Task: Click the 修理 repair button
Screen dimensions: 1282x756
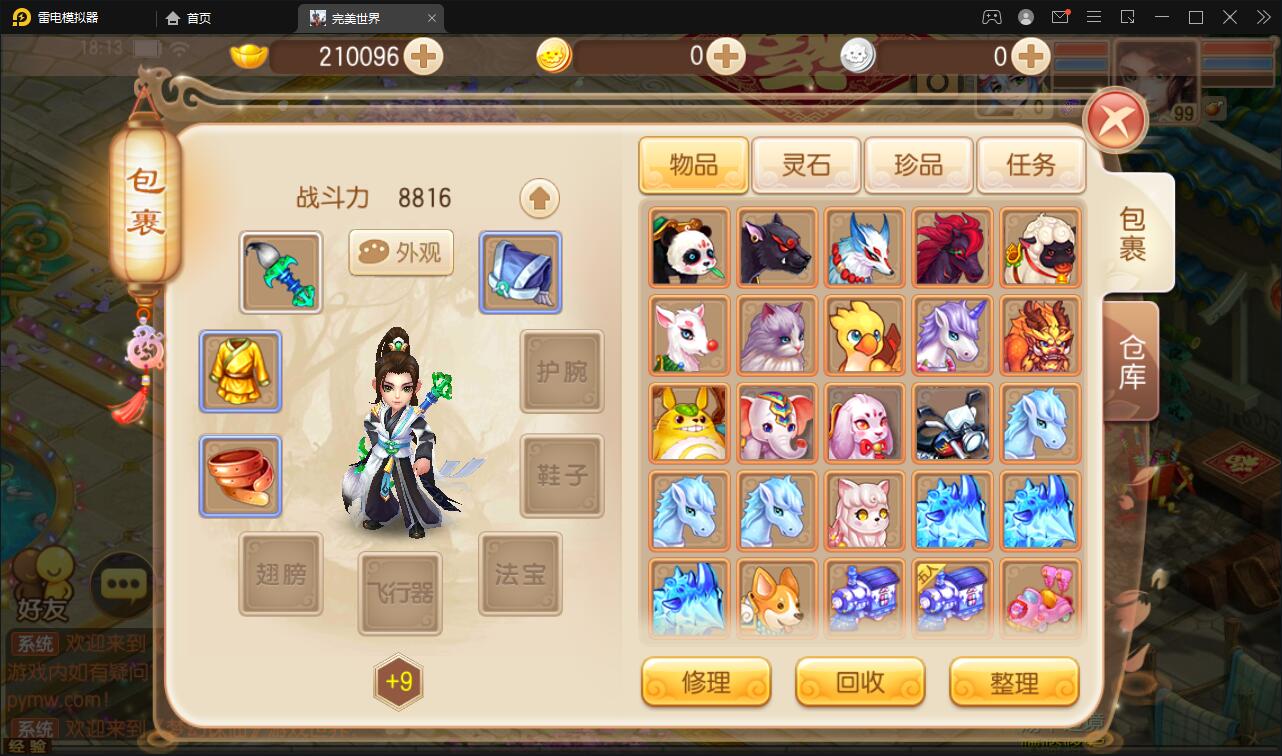Action: (x=706, y=682)
